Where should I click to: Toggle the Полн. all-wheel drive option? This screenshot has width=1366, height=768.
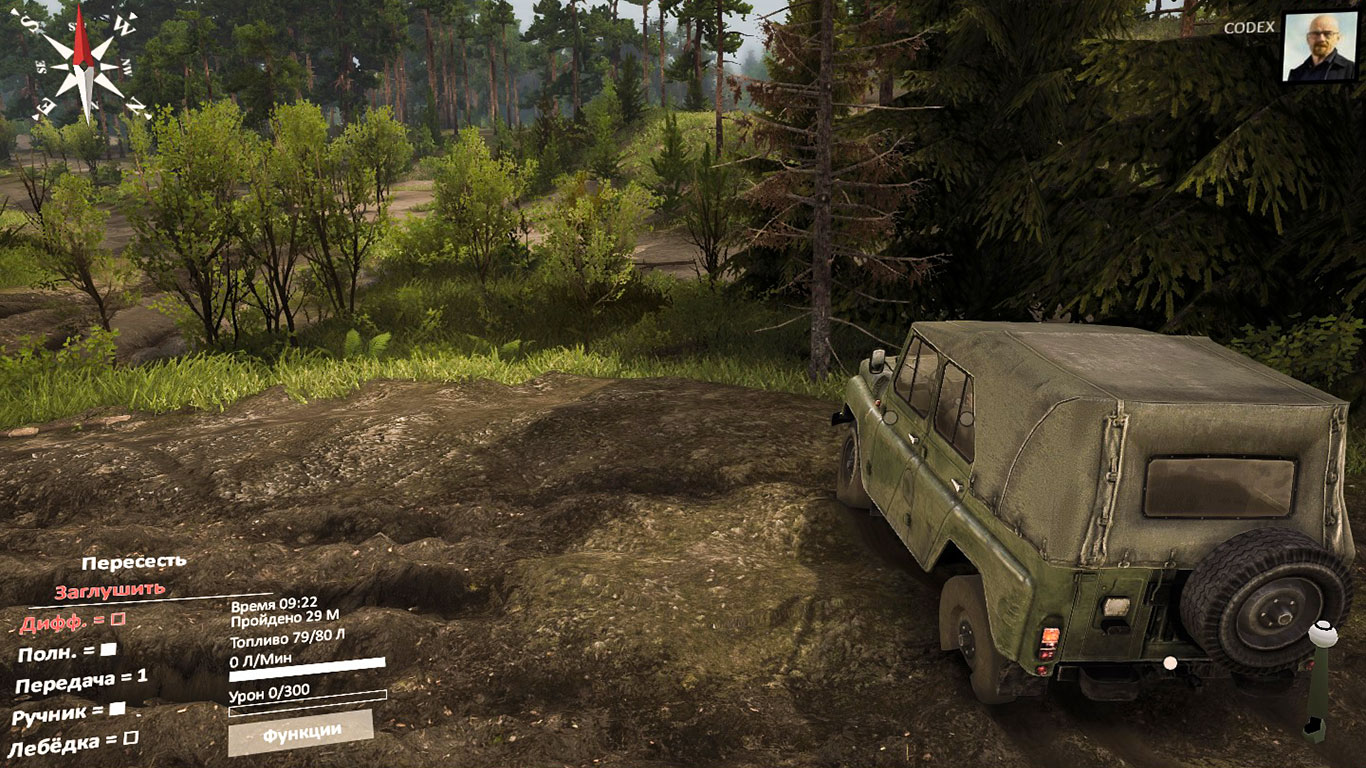point(67,652)
